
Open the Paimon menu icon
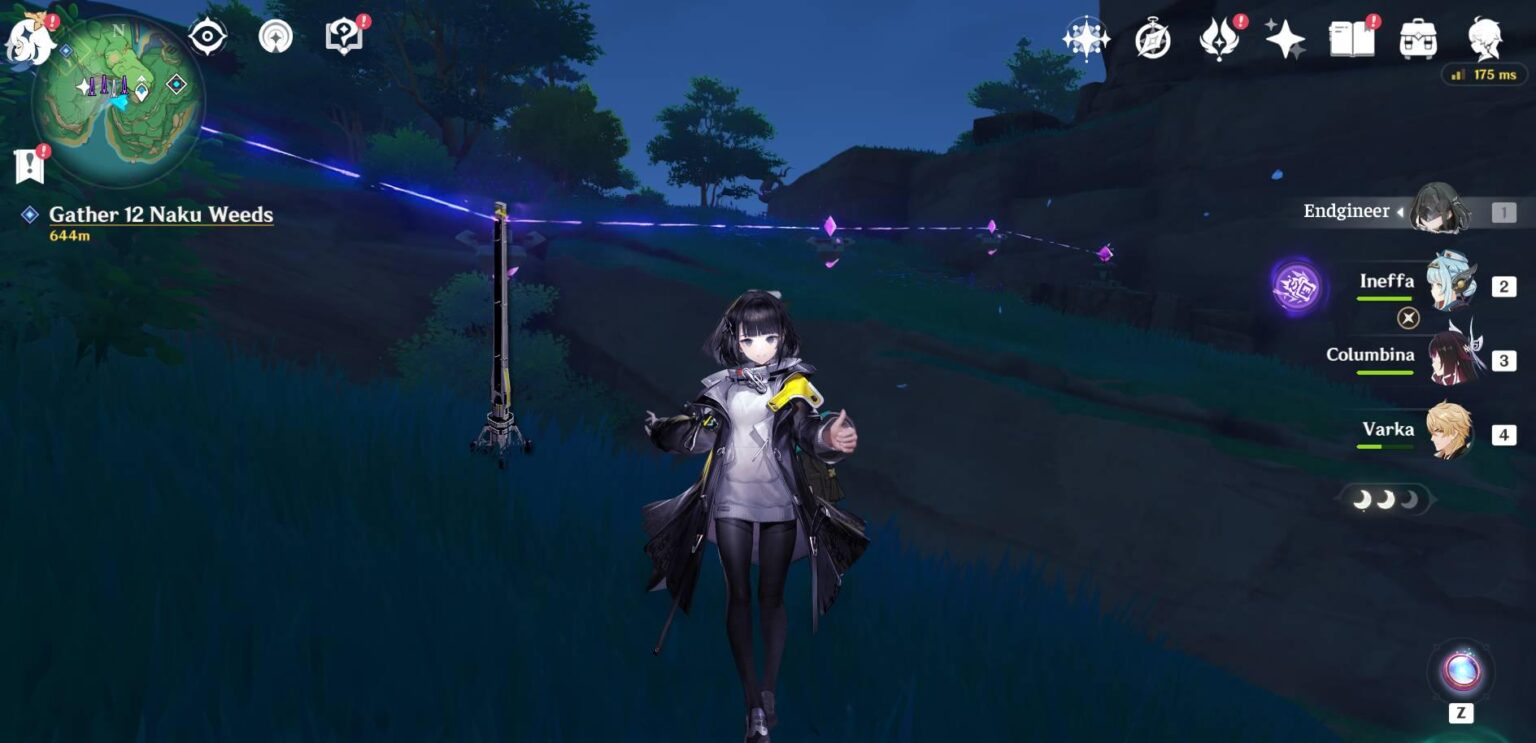coord(30,40)
